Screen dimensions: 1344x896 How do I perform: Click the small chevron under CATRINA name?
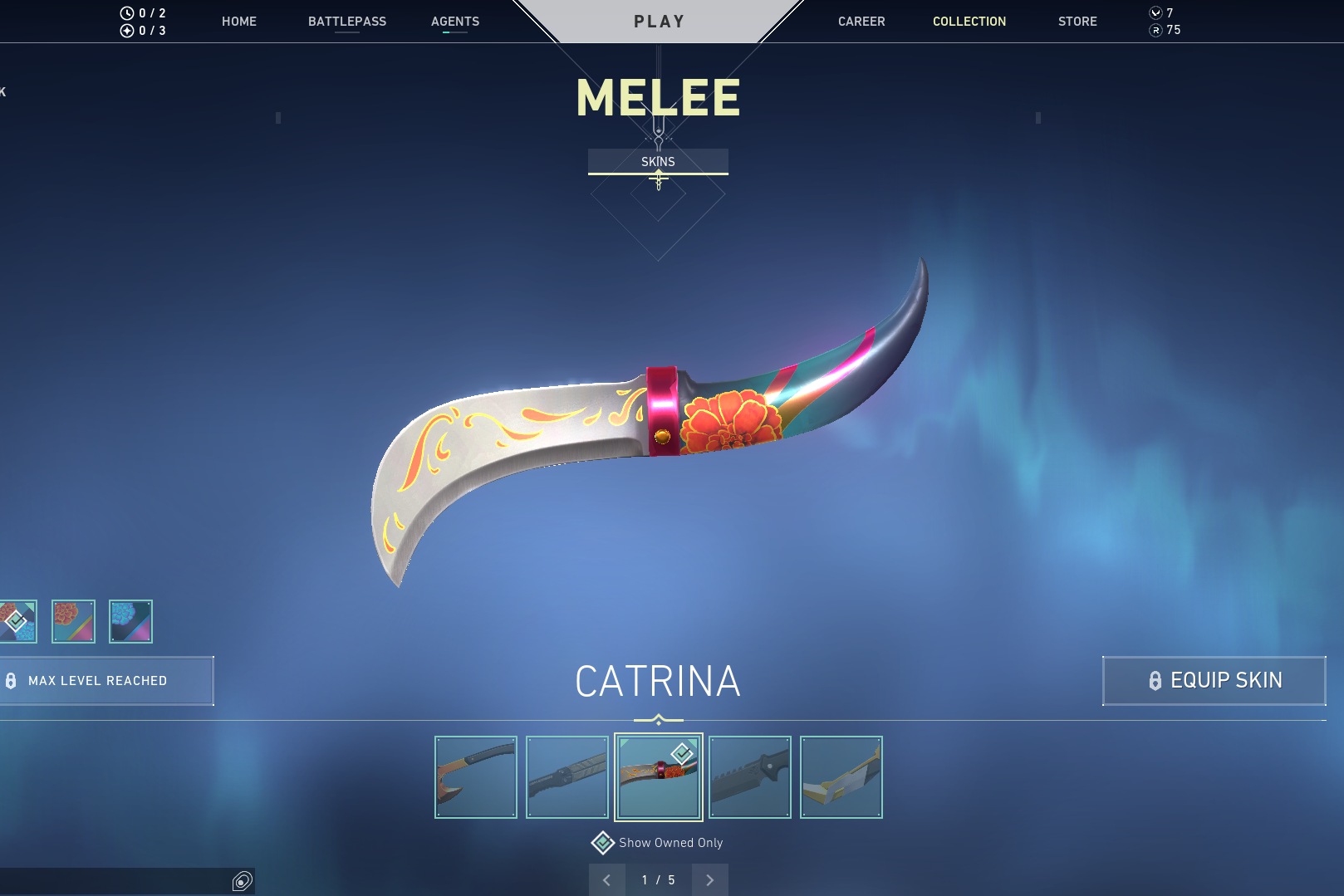660,716
